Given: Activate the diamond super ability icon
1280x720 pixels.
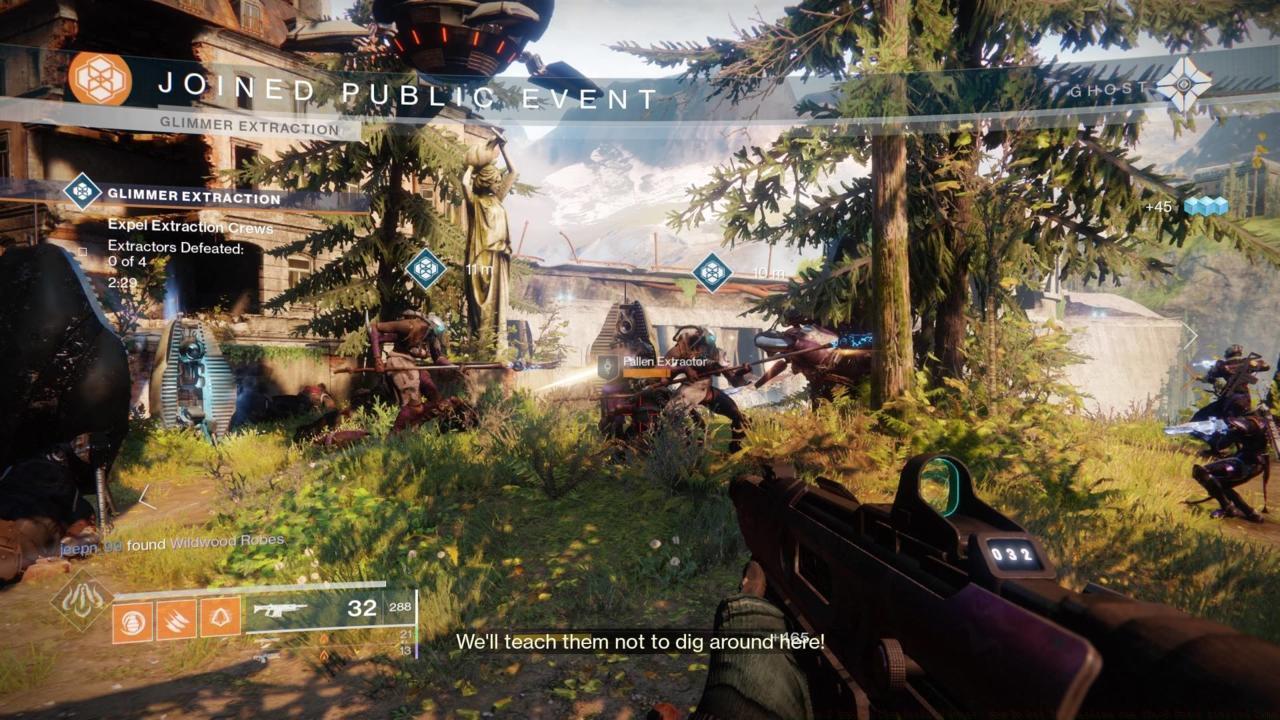Looking at the screenshot, I should 82,599.
